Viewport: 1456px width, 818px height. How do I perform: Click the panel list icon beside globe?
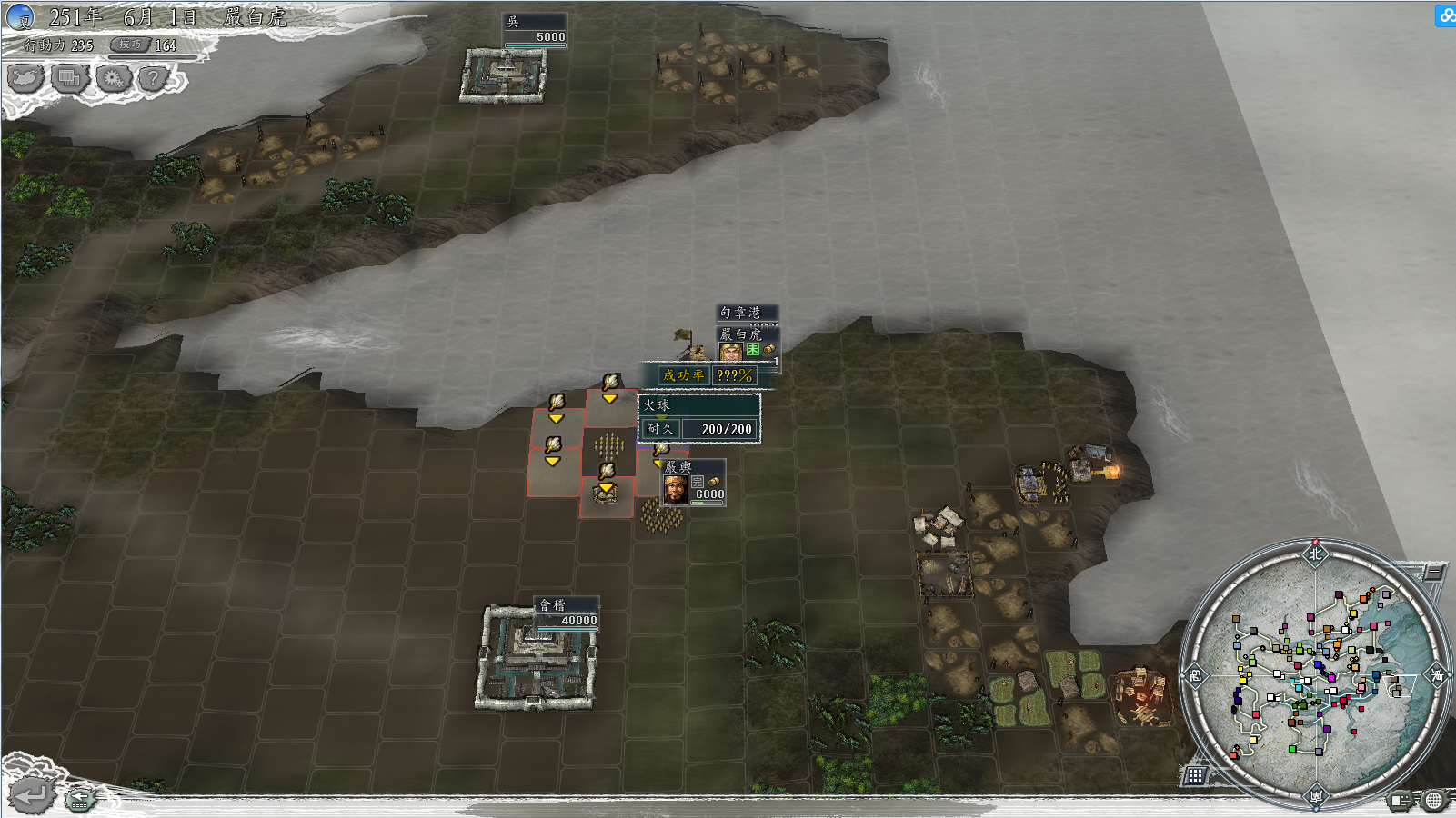[1401, 800]
